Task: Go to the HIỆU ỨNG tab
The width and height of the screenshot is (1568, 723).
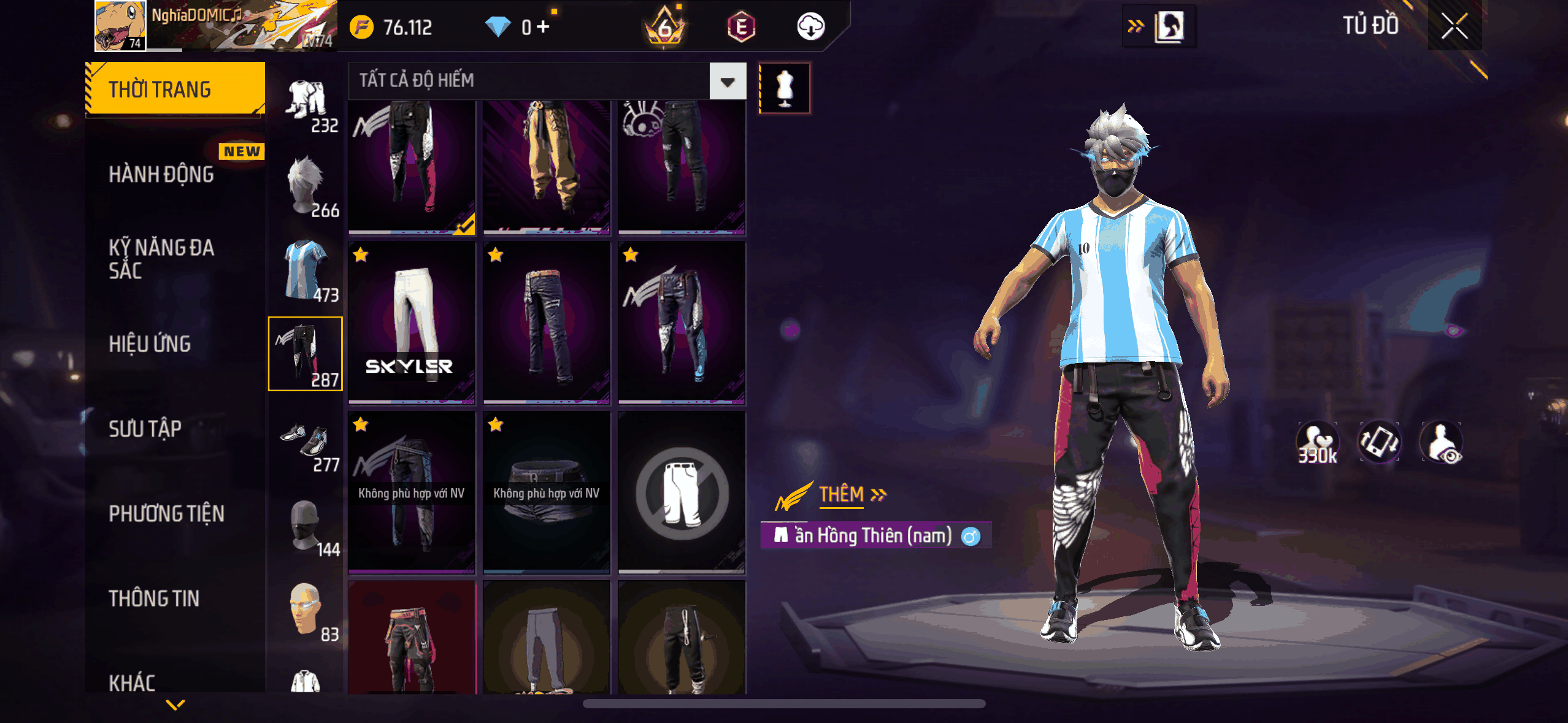Action: (x=150, y=344)
